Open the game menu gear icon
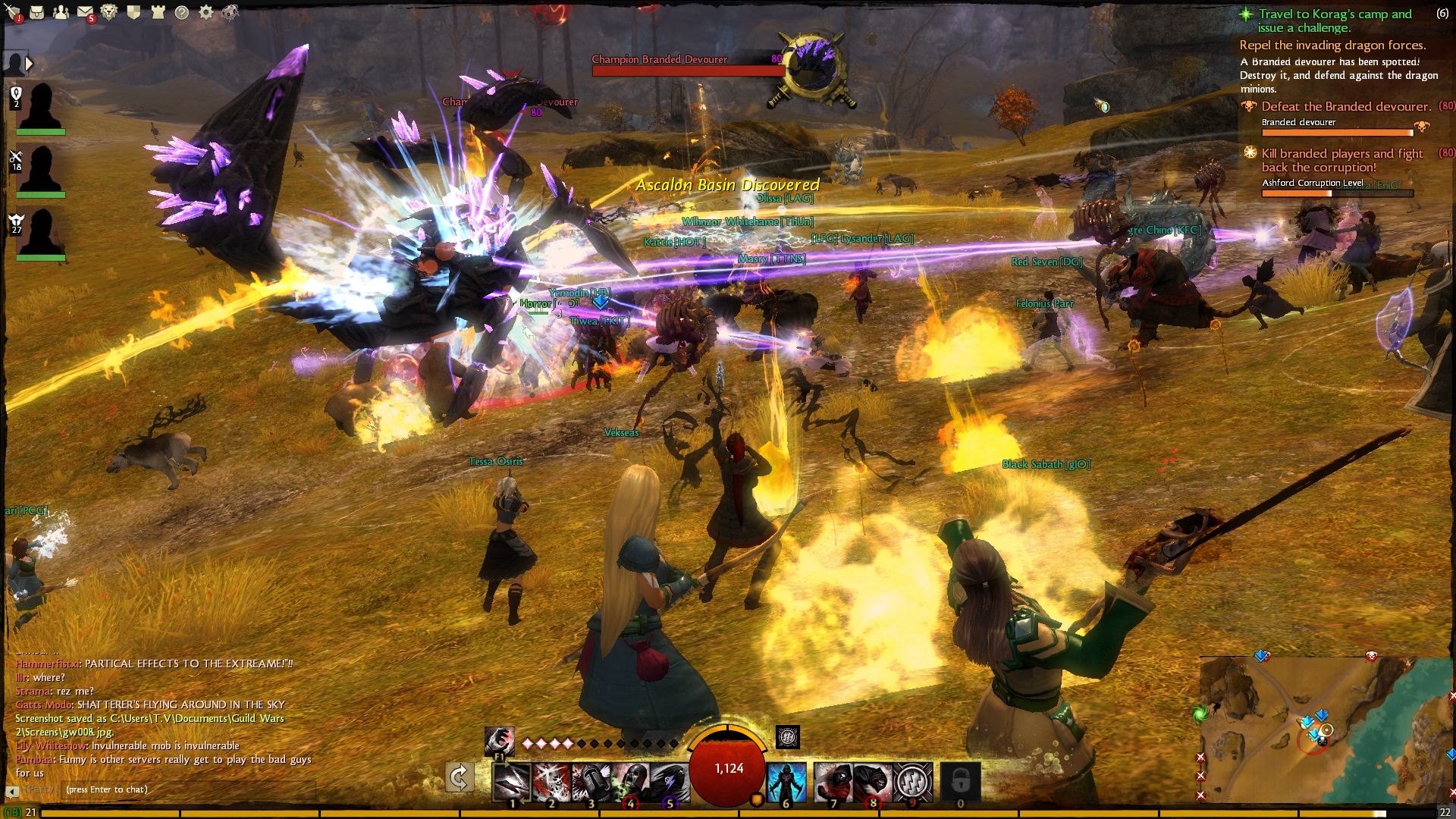The width and height of the screenshot is (1456, 819). 206,12
